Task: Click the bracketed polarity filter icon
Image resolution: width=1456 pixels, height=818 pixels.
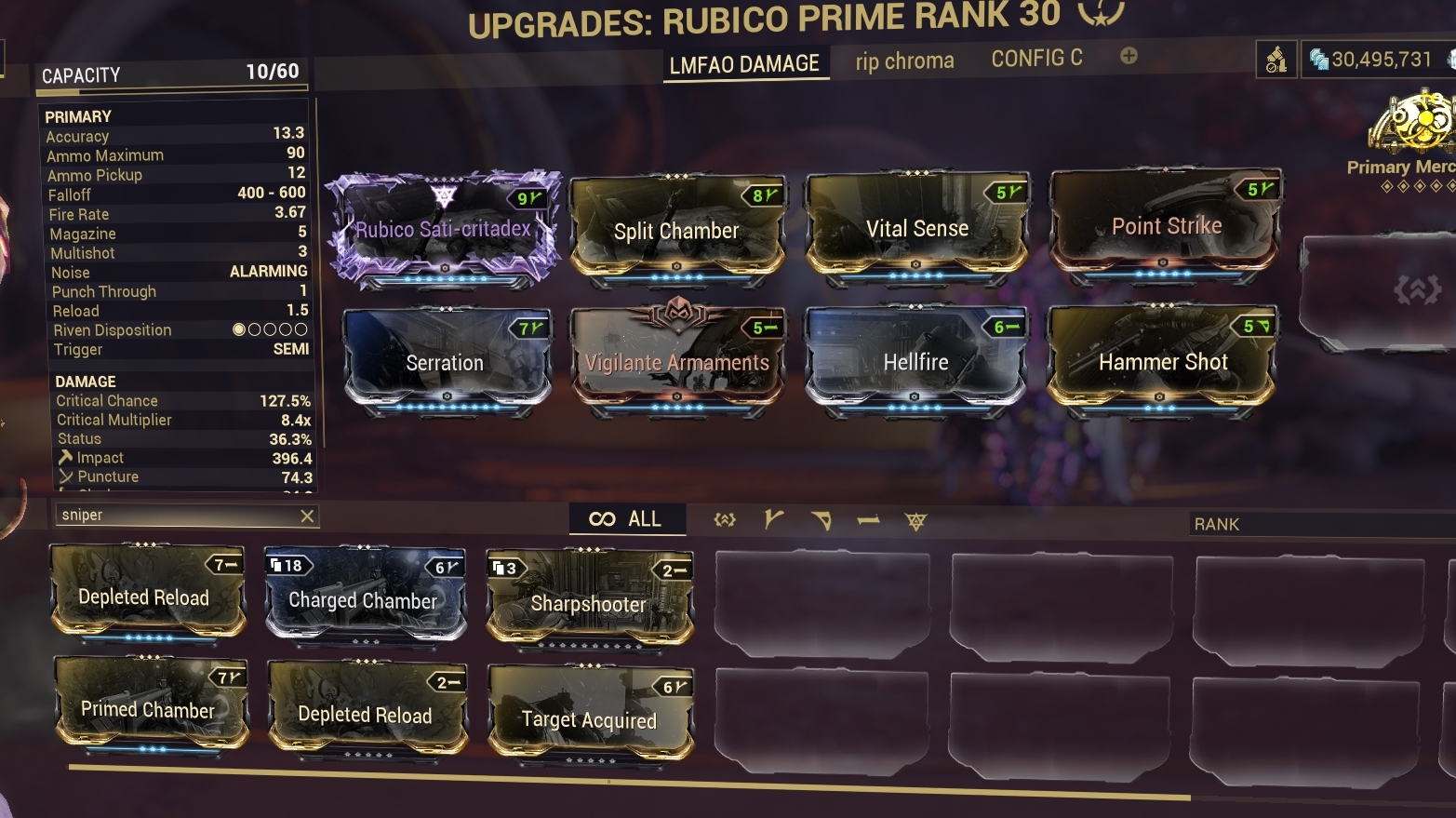Action: [725, 520]
